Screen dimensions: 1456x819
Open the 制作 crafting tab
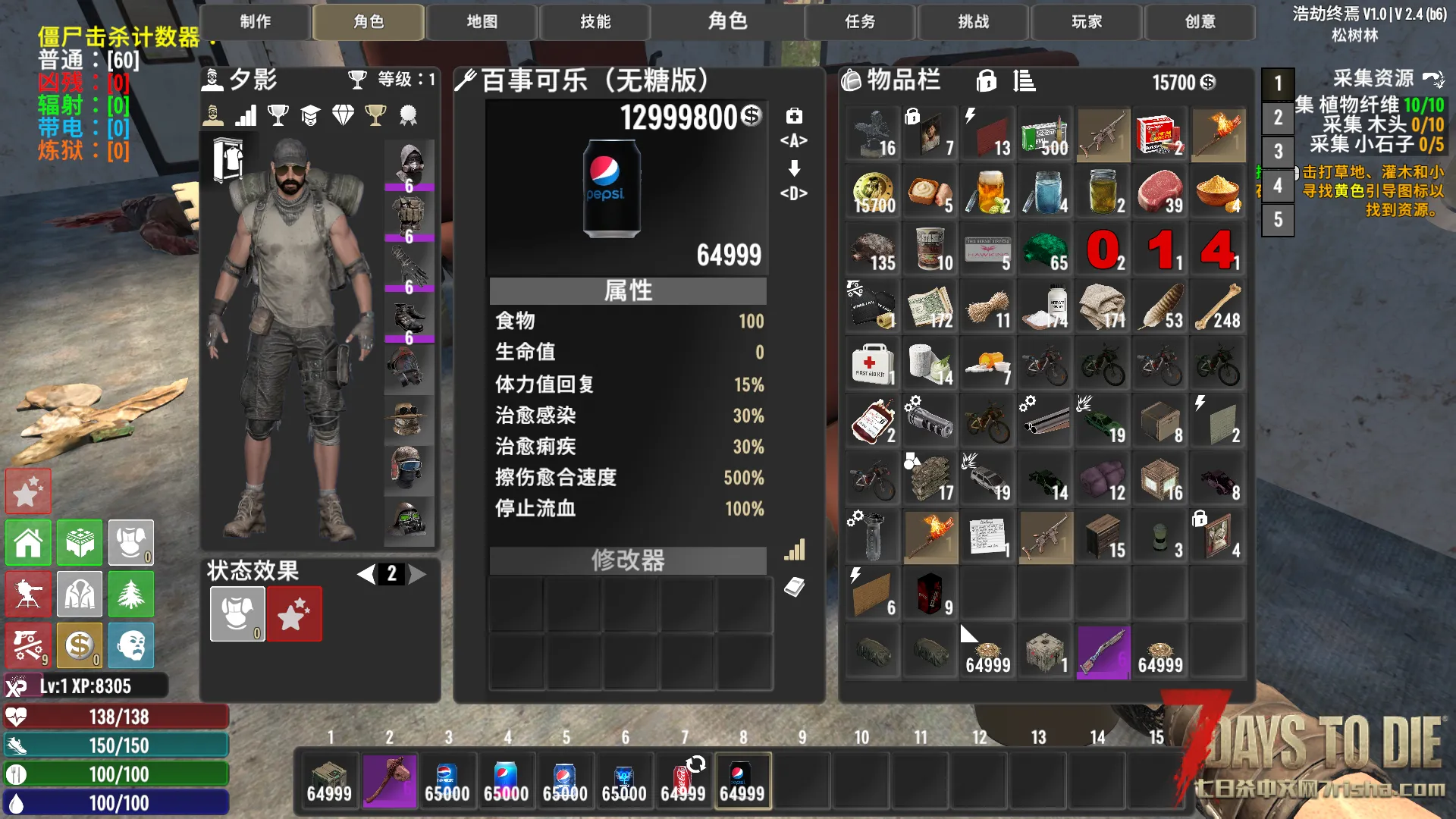(x=255, y=22)
